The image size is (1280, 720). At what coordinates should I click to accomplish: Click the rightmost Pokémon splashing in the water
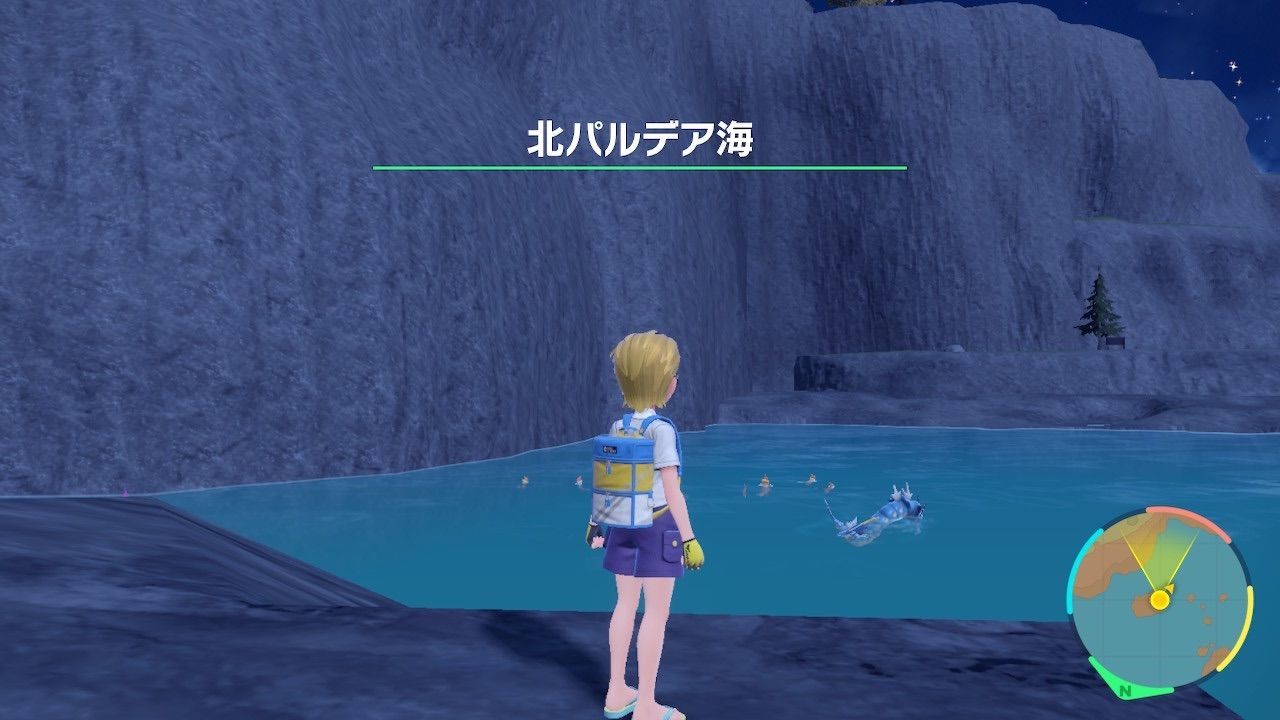tap(830, 488)
